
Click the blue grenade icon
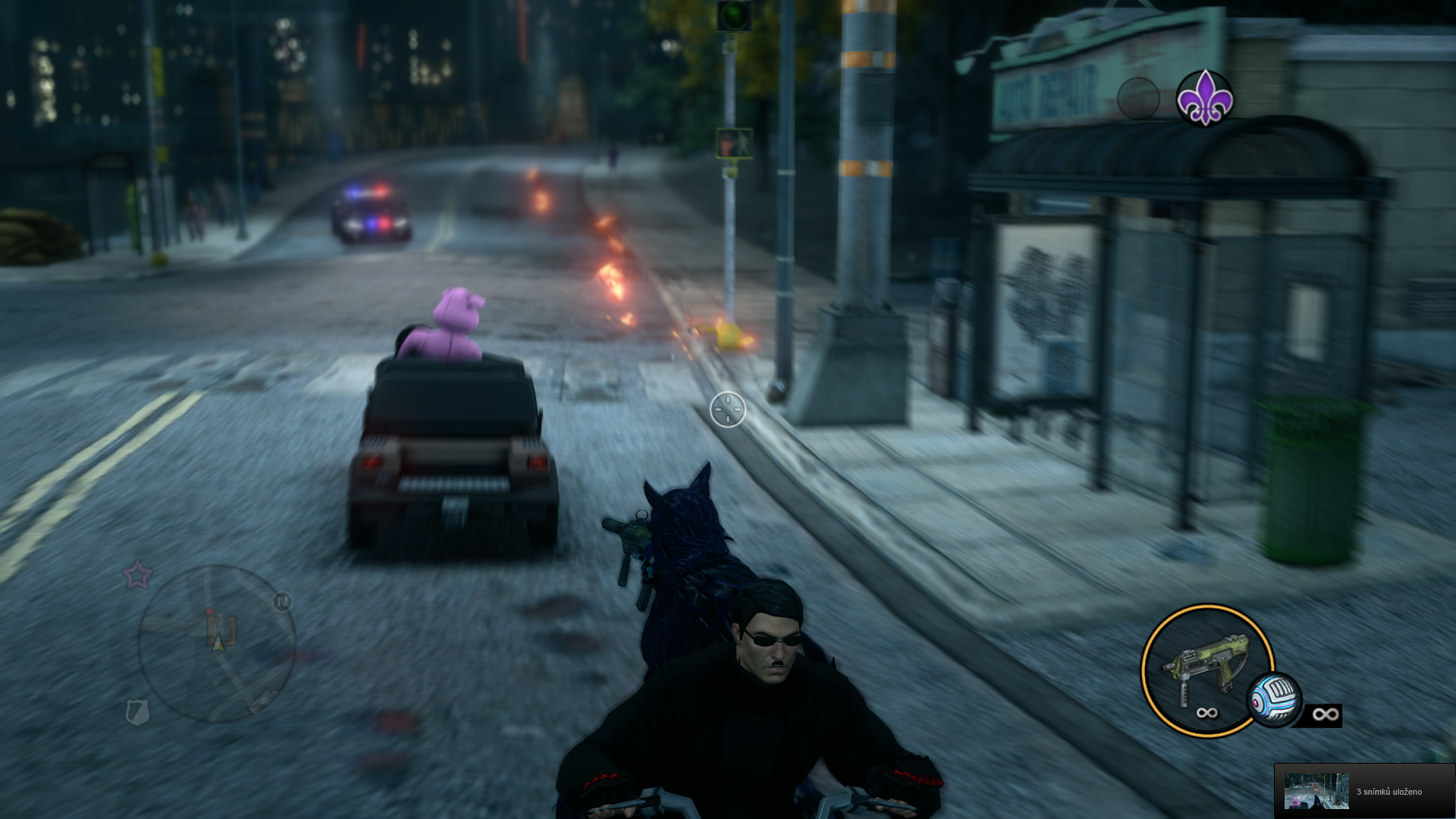pyautogui.click(x=1275, y=701)
